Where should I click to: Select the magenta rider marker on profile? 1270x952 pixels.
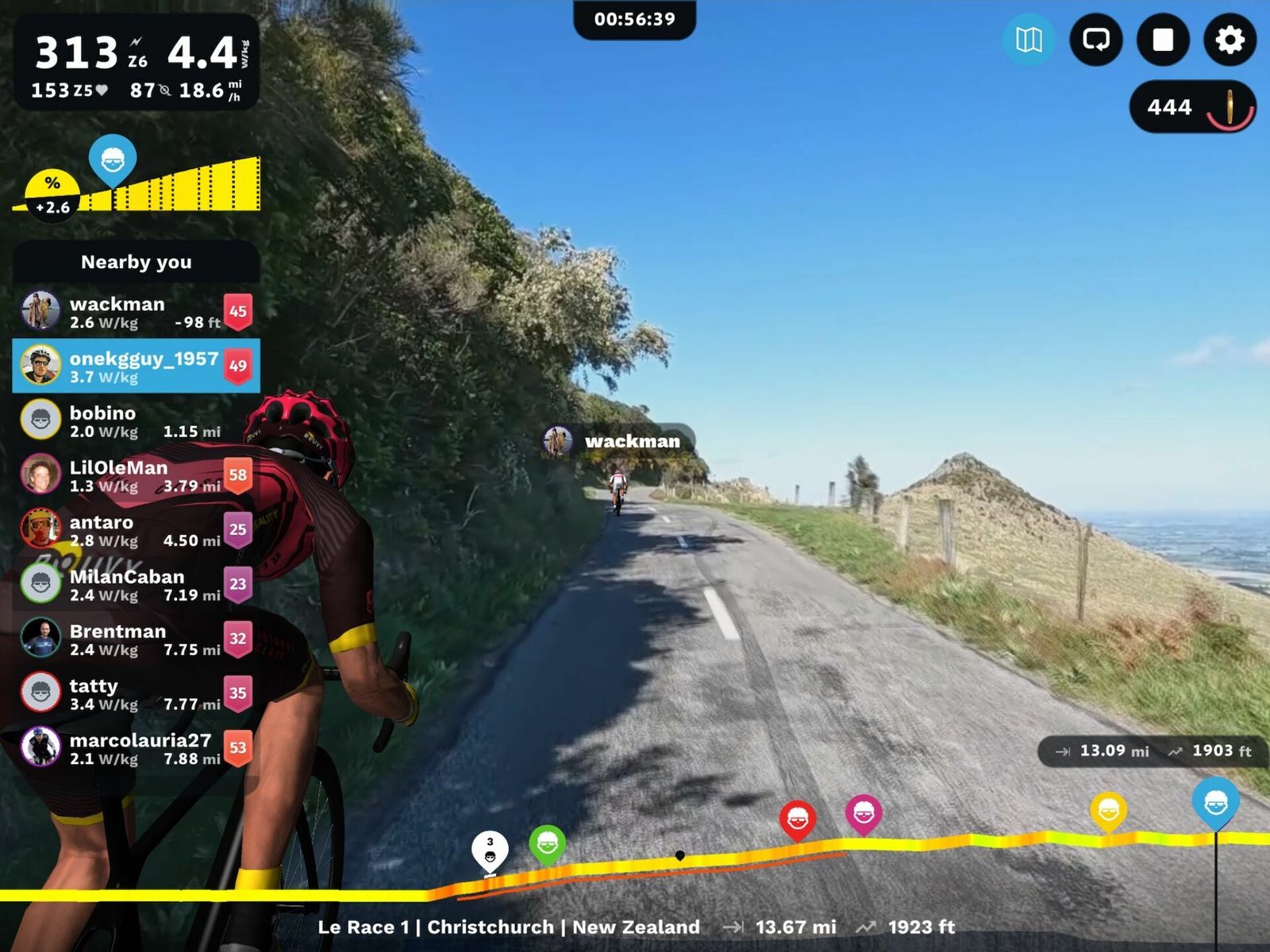pyautogui.click(x=864, y=812)
